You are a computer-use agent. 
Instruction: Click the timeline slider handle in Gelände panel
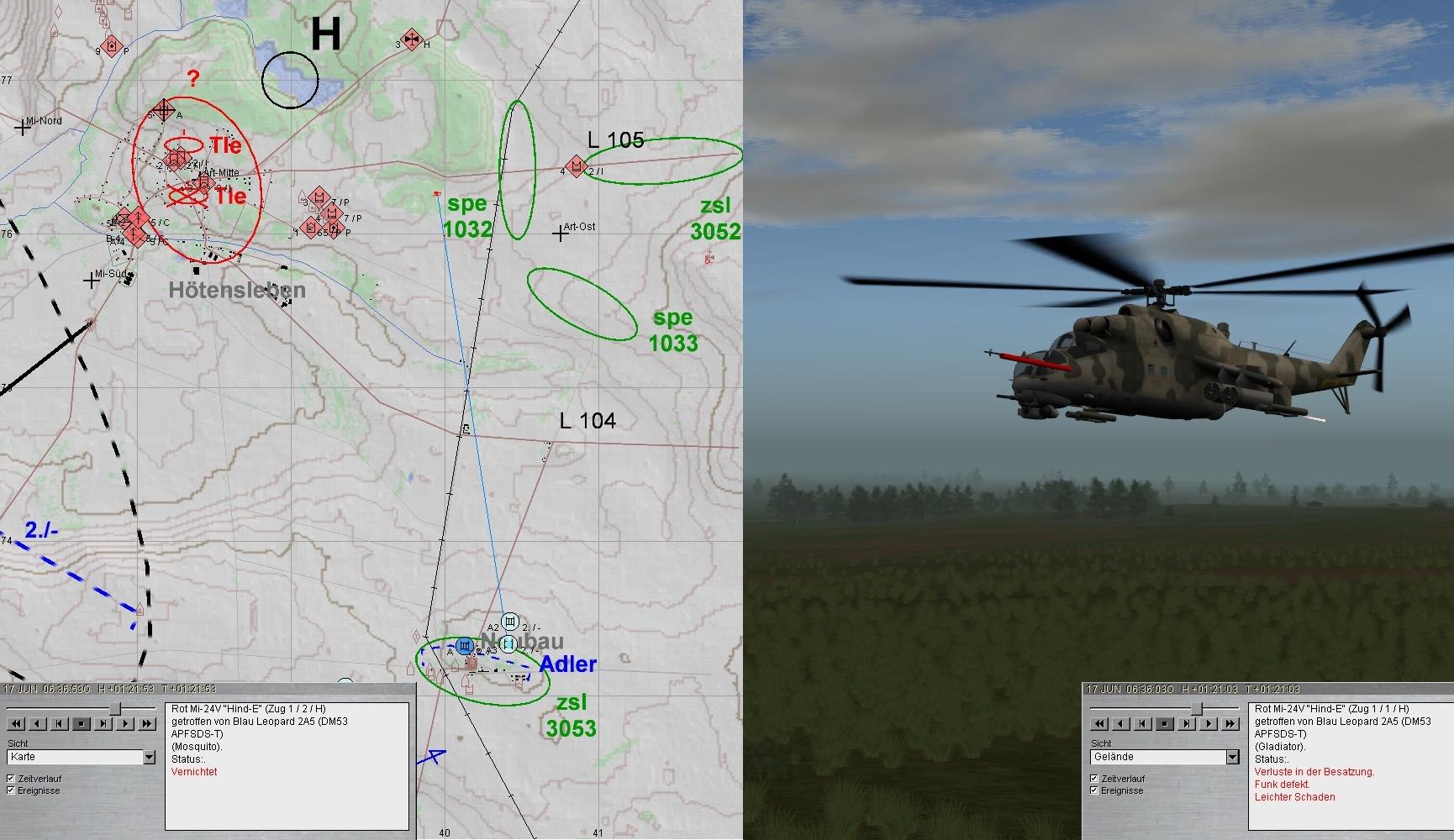[x=1197, y=709]
